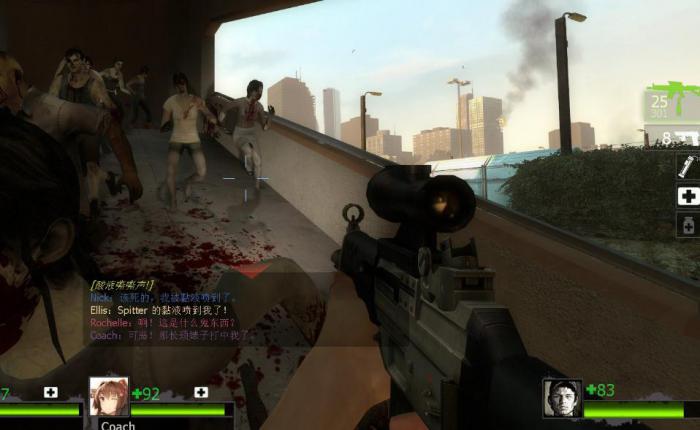Click Coach's anime girl portrait
Screen dimensions: 700x430
109,396
